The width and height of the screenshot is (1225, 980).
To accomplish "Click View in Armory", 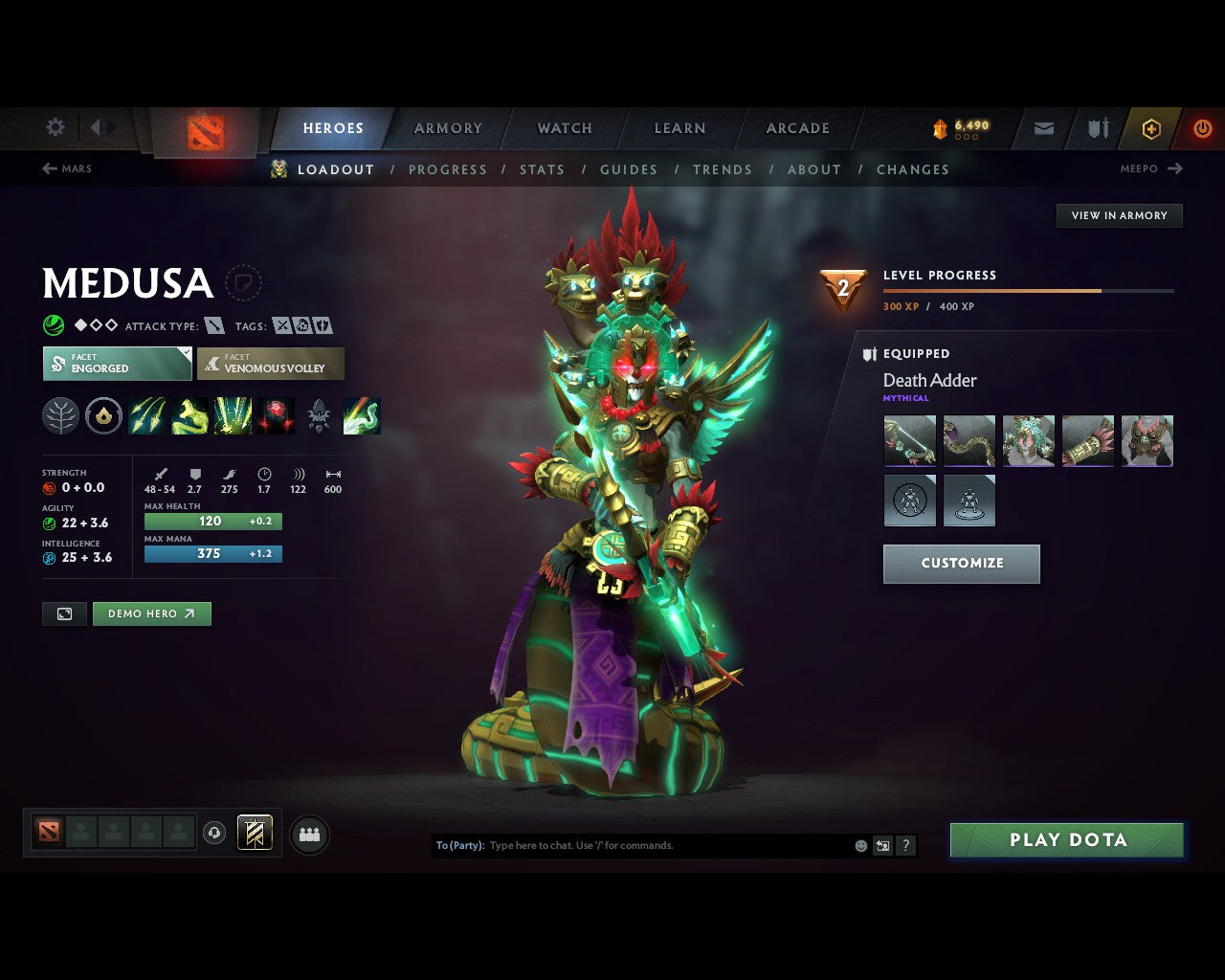I will click(1118, 215).
